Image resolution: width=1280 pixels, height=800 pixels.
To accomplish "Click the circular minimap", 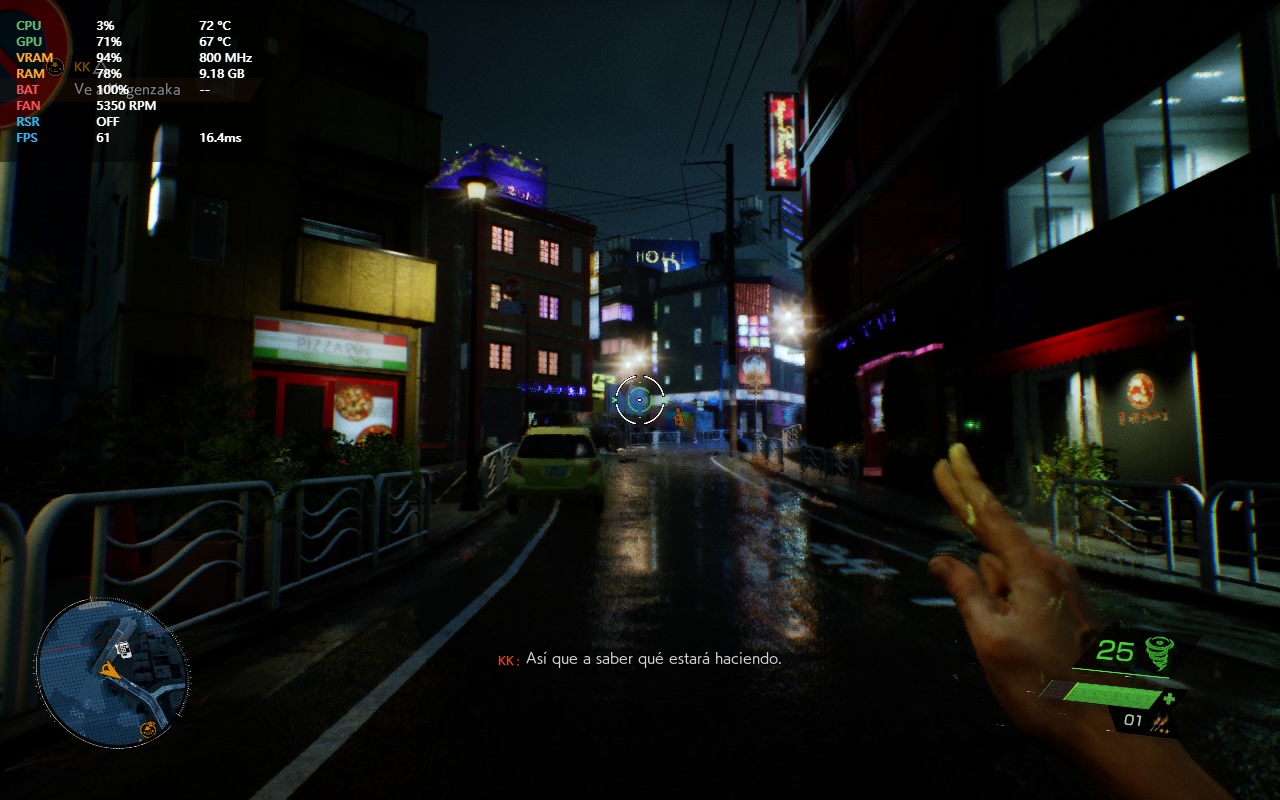I will [112, 671].
